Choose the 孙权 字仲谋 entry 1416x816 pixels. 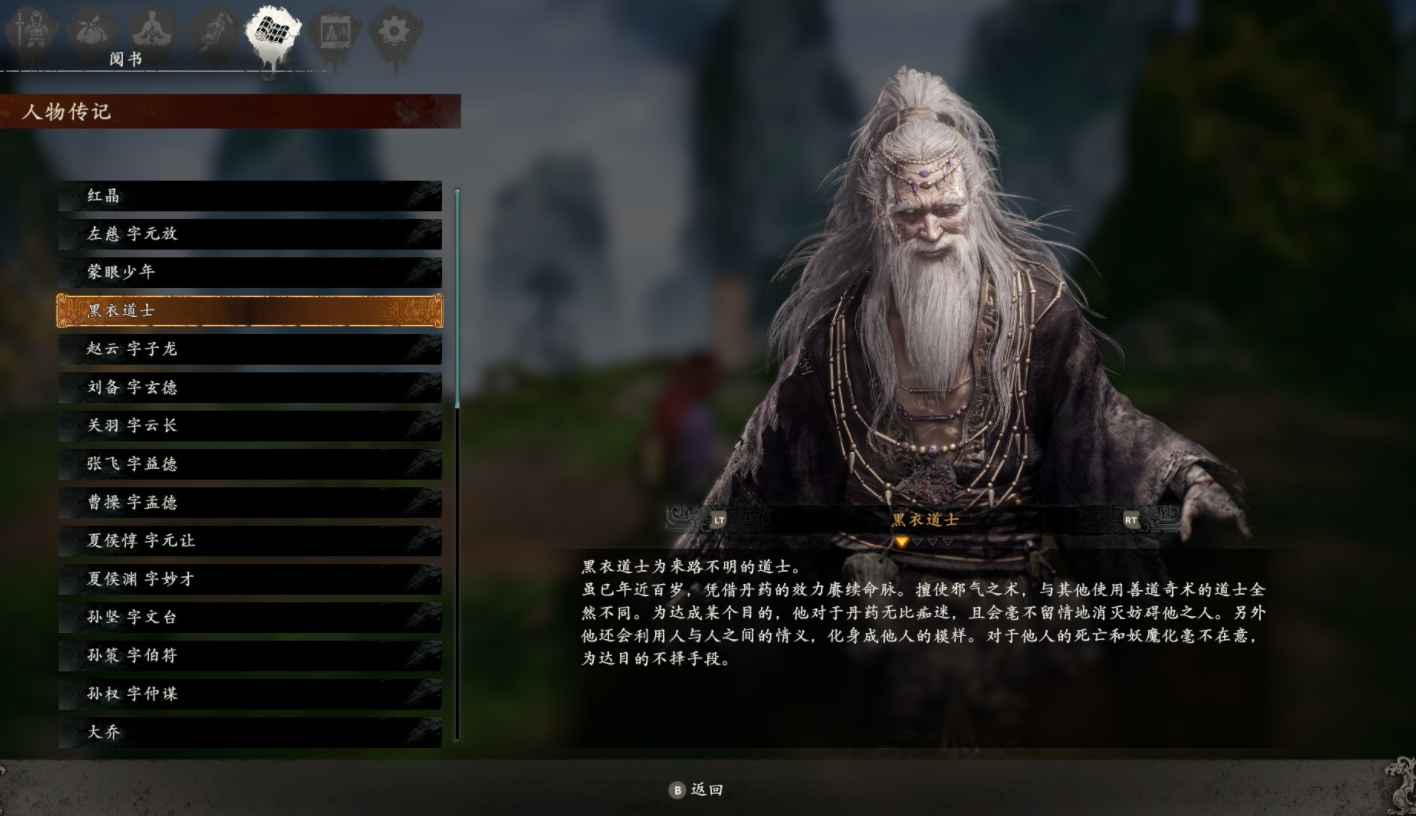pos(250,694)
